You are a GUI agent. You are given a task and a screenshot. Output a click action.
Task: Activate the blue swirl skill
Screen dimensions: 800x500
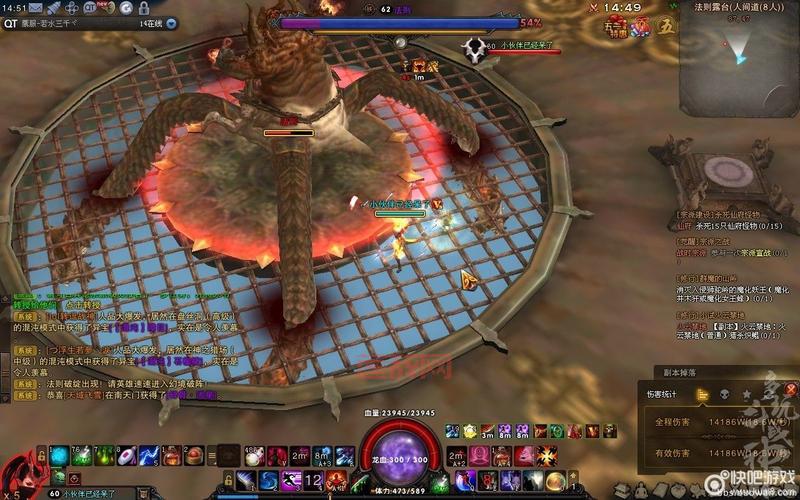tap(267, 481)
